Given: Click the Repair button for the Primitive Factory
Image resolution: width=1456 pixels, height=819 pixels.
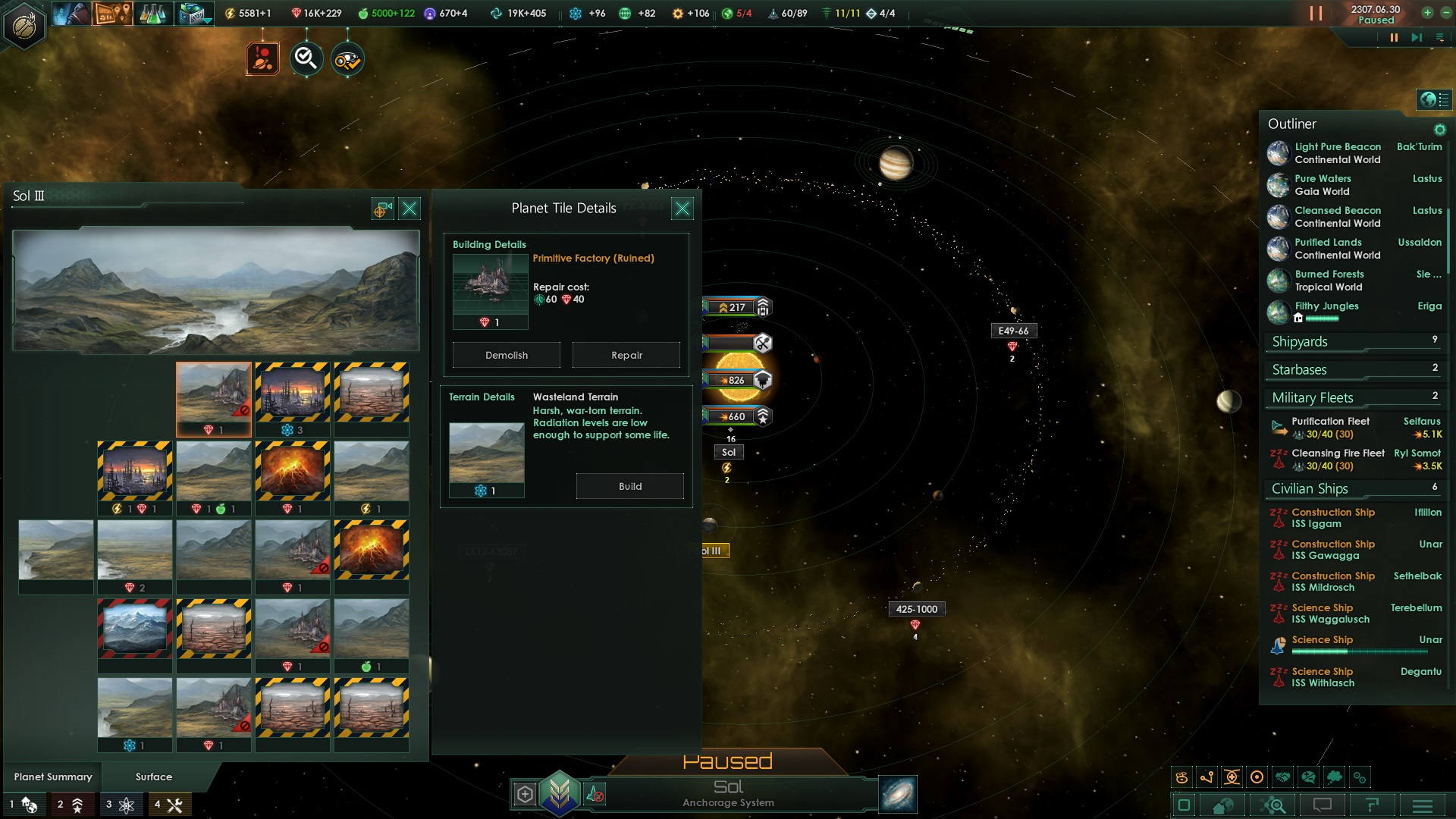Looking at the screenshot, I should click(626, 355).
